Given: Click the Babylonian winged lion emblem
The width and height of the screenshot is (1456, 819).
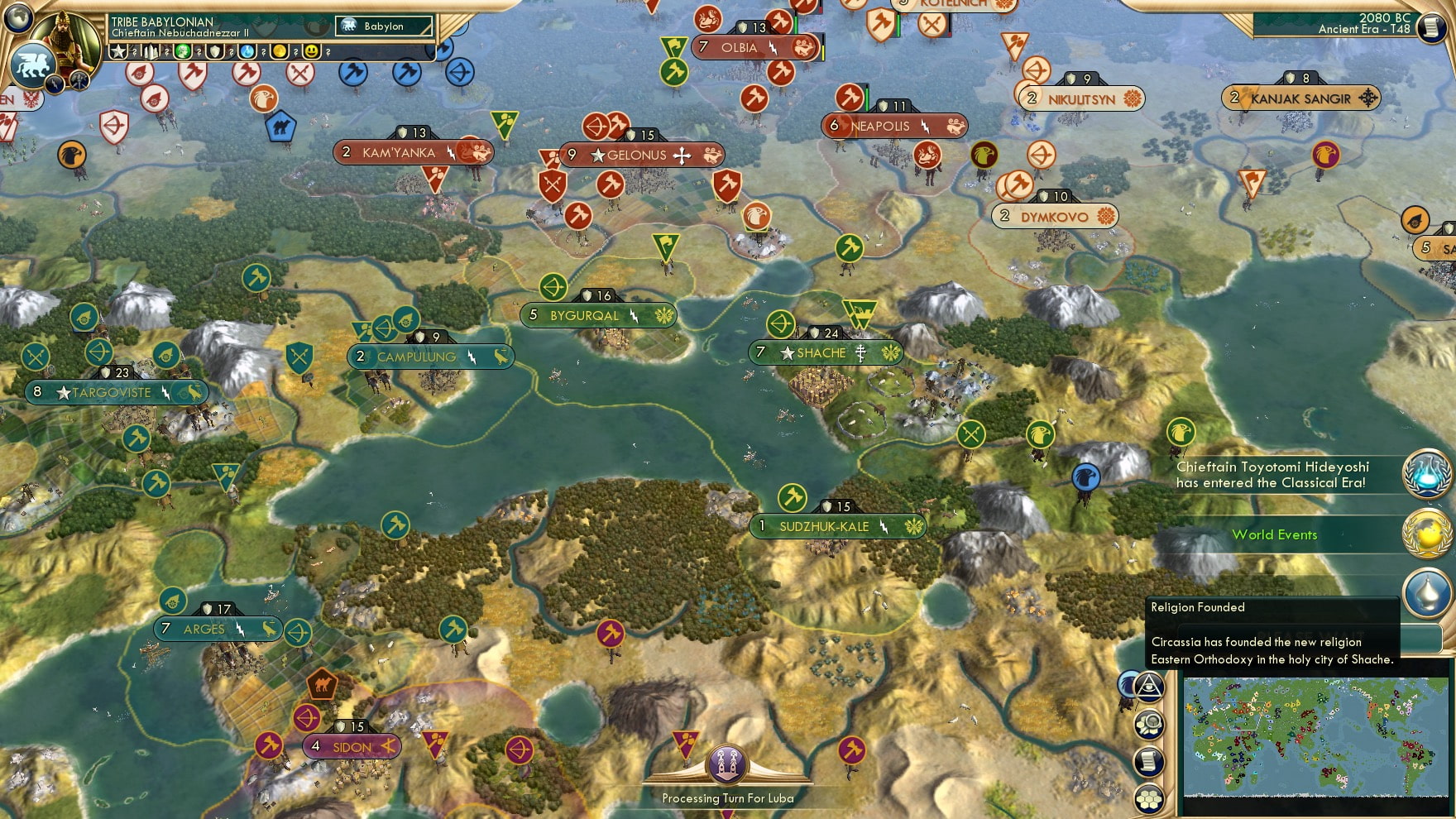Looking at the screenshot, I should 33,65.
